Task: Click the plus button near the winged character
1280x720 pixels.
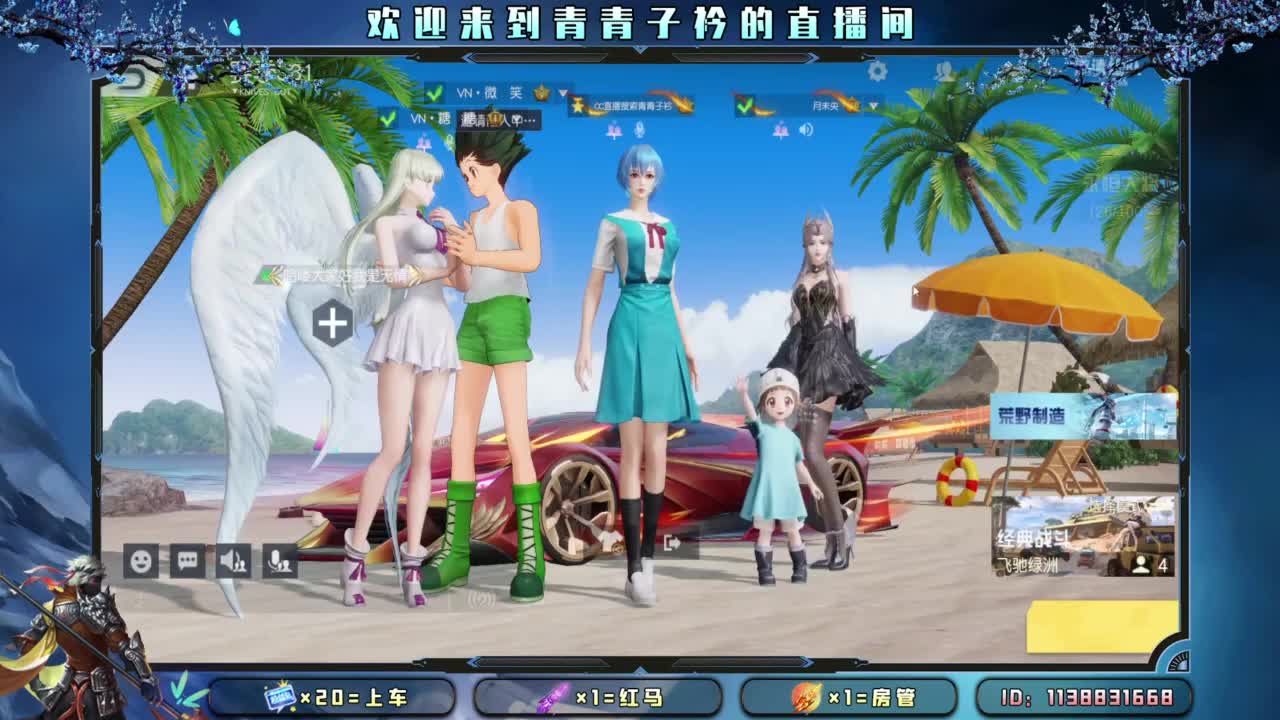Action: tap(332, 322)
